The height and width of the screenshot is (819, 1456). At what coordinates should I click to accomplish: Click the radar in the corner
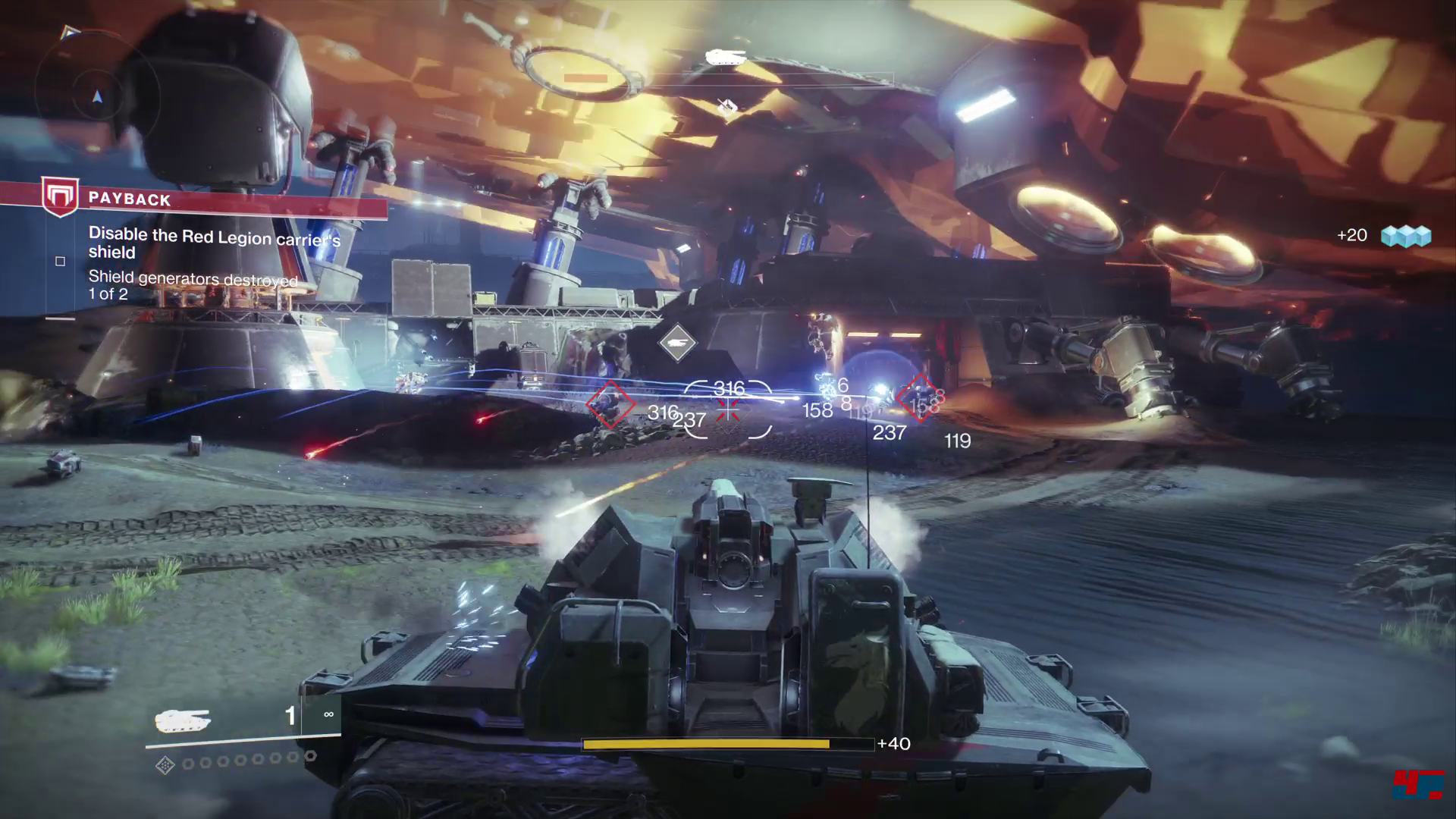[x=96, y=93]
